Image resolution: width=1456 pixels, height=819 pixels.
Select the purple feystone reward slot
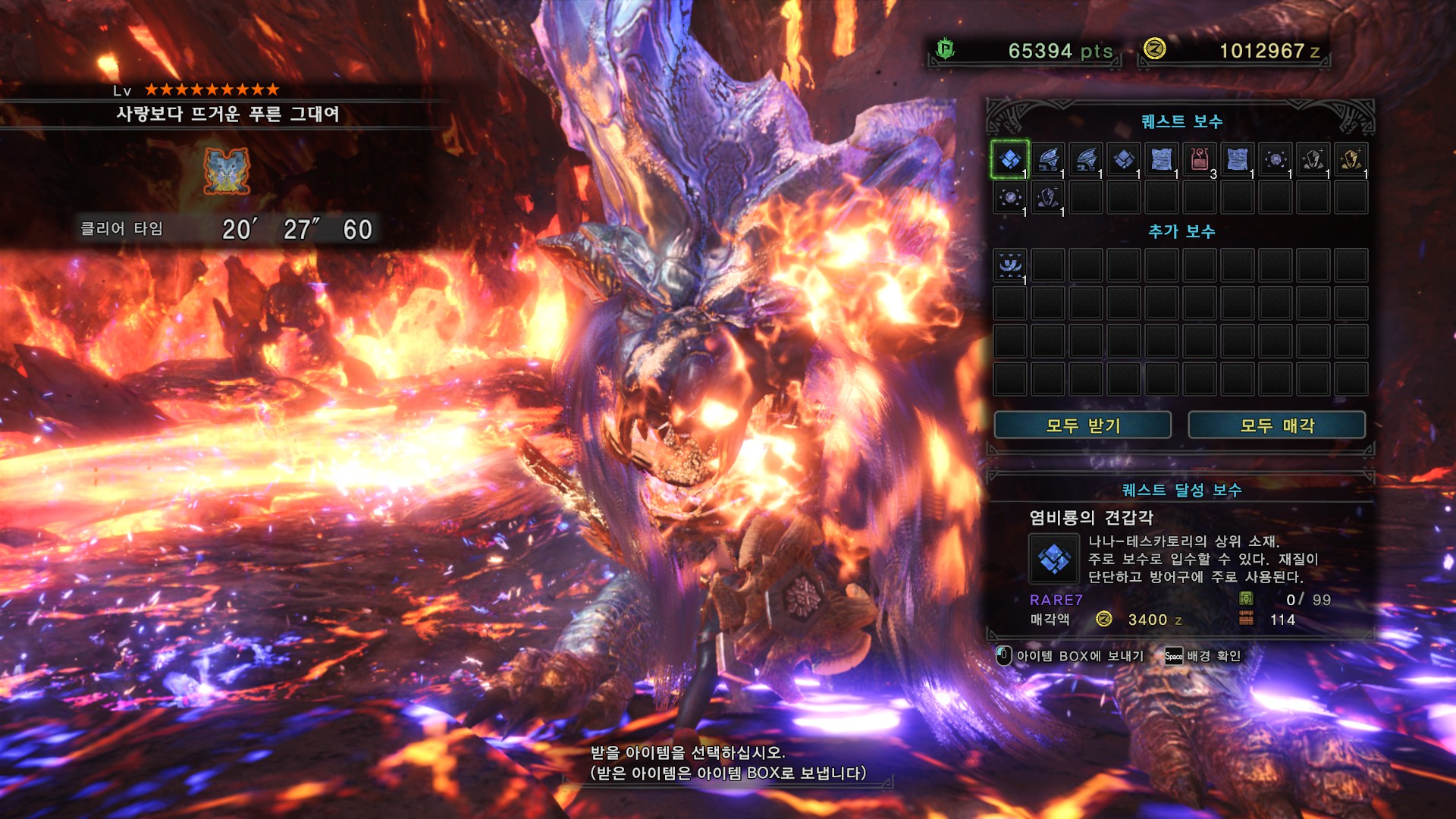[1047, 197]
